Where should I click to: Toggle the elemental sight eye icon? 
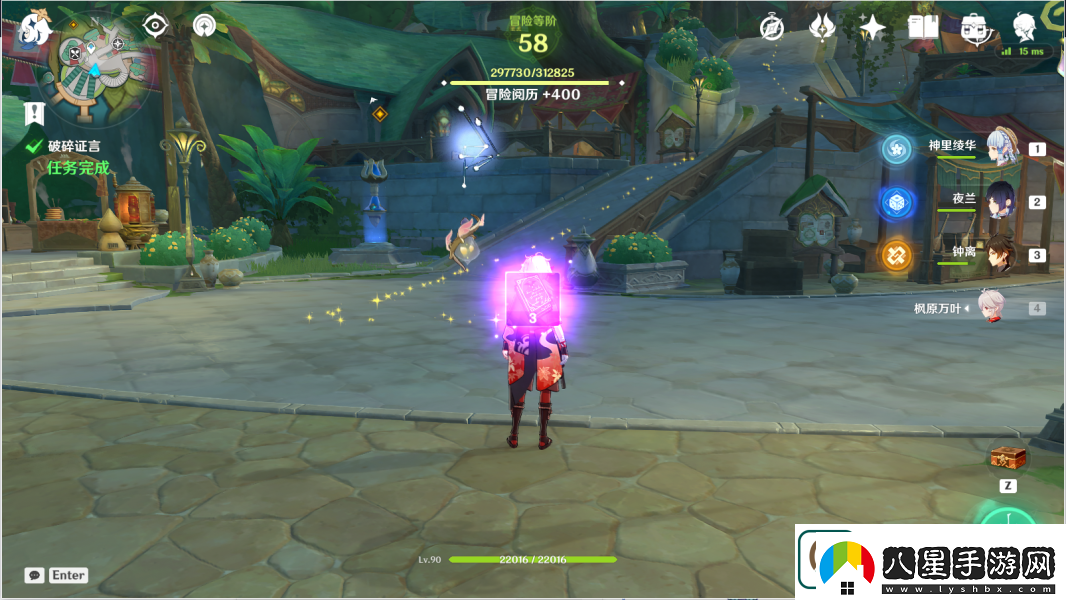tap(154, 25)
